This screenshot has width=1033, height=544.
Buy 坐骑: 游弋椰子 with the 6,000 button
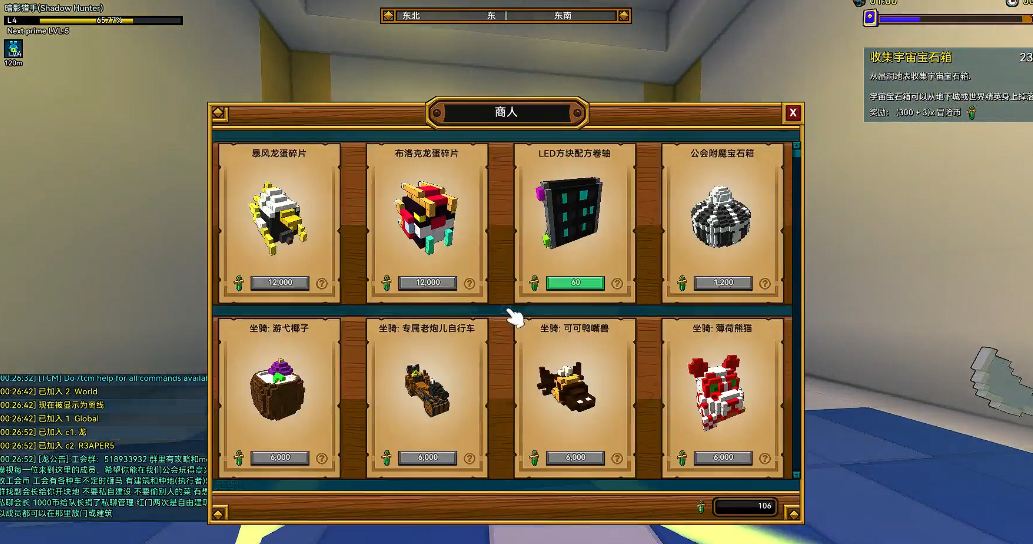[279, 457]
